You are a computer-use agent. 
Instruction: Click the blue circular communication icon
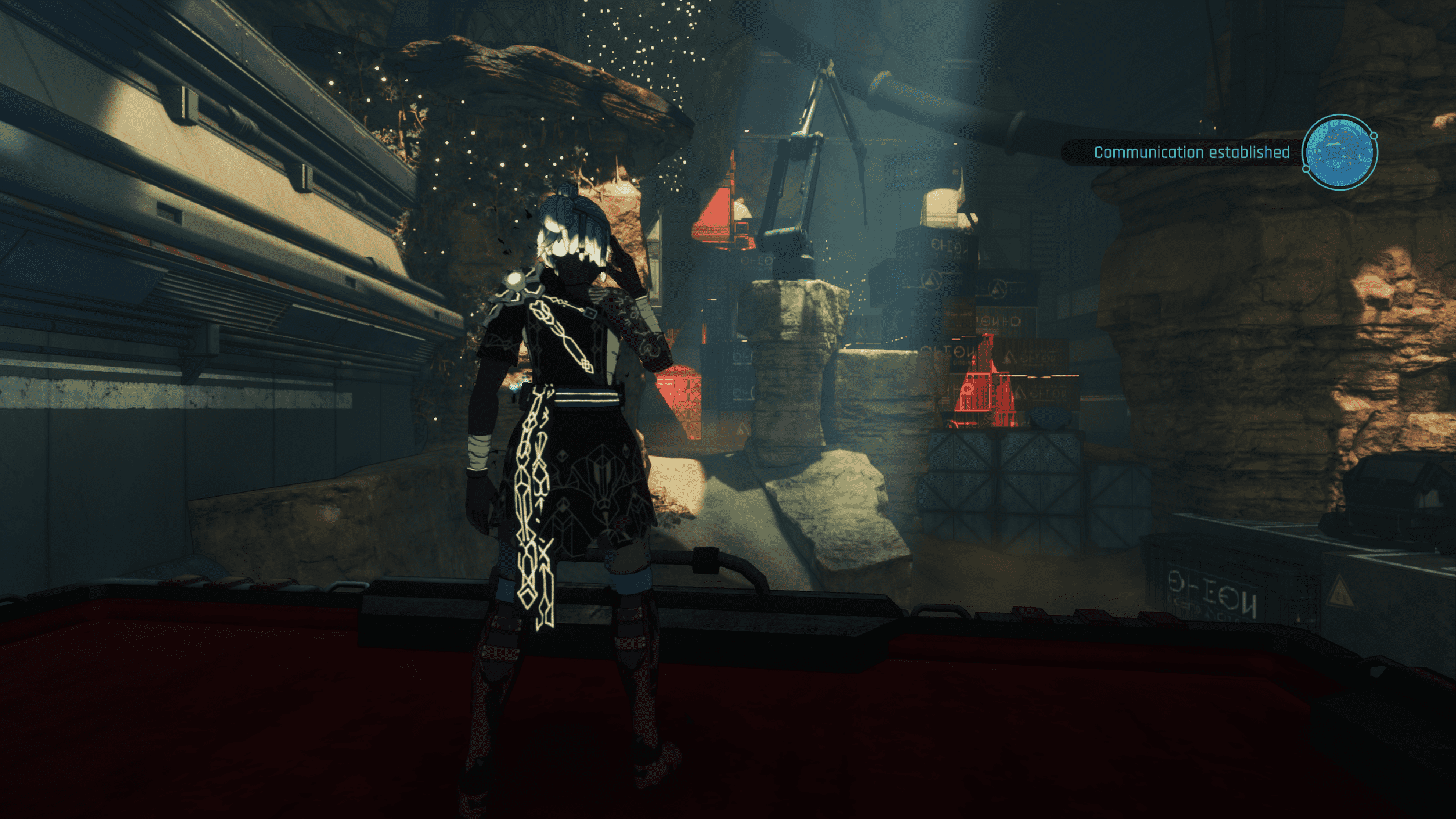pos(1339,152)
